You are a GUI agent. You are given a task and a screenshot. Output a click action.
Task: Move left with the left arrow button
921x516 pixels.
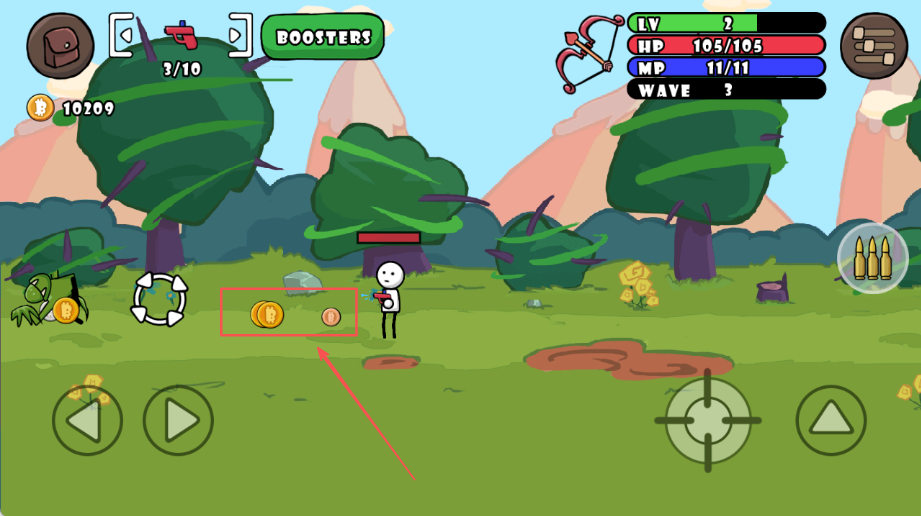click(x=87, y=420)
